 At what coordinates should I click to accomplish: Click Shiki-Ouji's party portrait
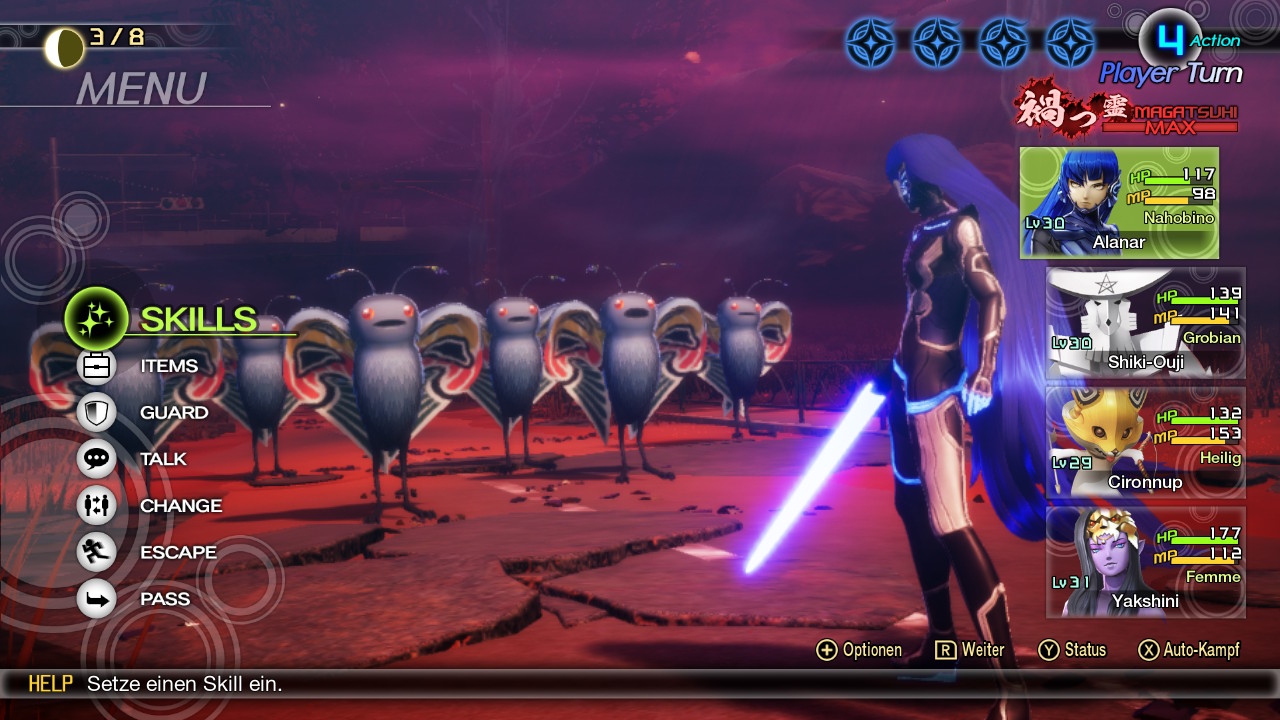(x=1145, y=323)
